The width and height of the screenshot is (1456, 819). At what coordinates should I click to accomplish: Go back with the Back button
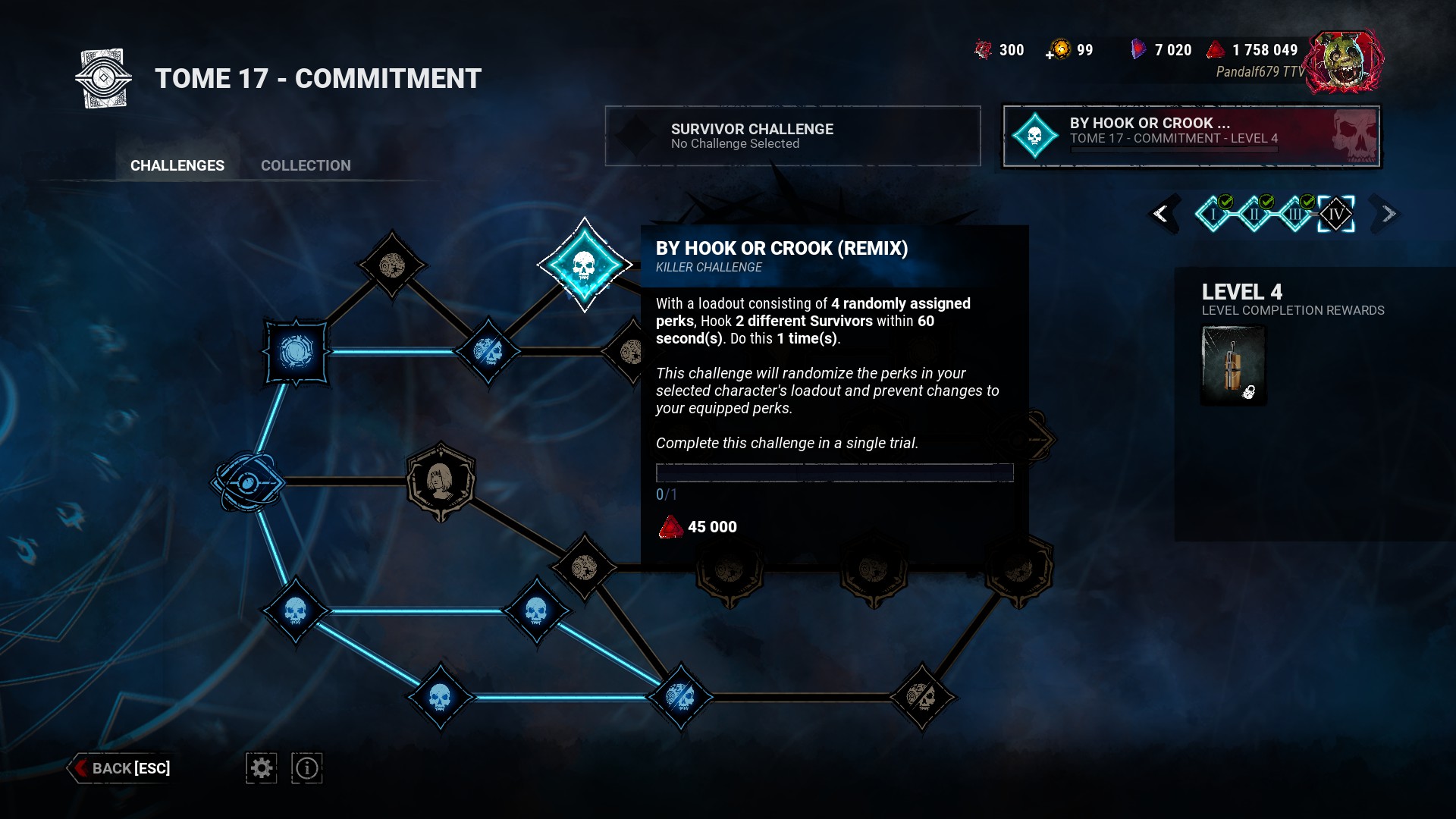coord(122,768)
